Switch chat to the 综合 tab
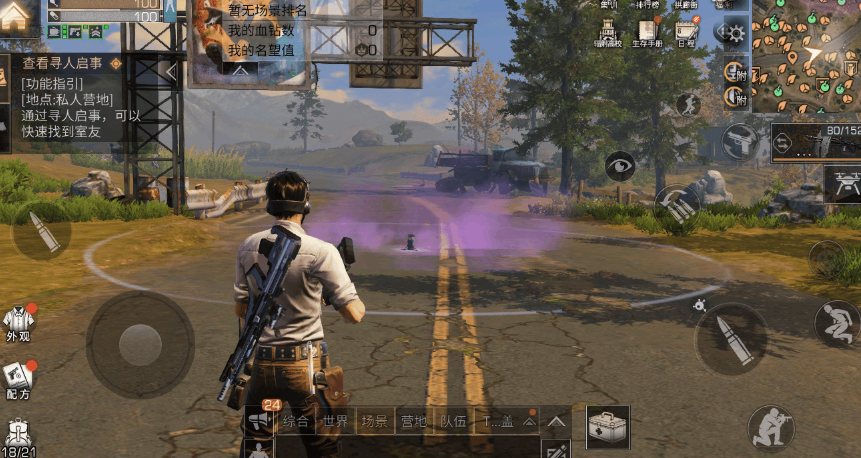The image size is (861, 458). point(296,422)
